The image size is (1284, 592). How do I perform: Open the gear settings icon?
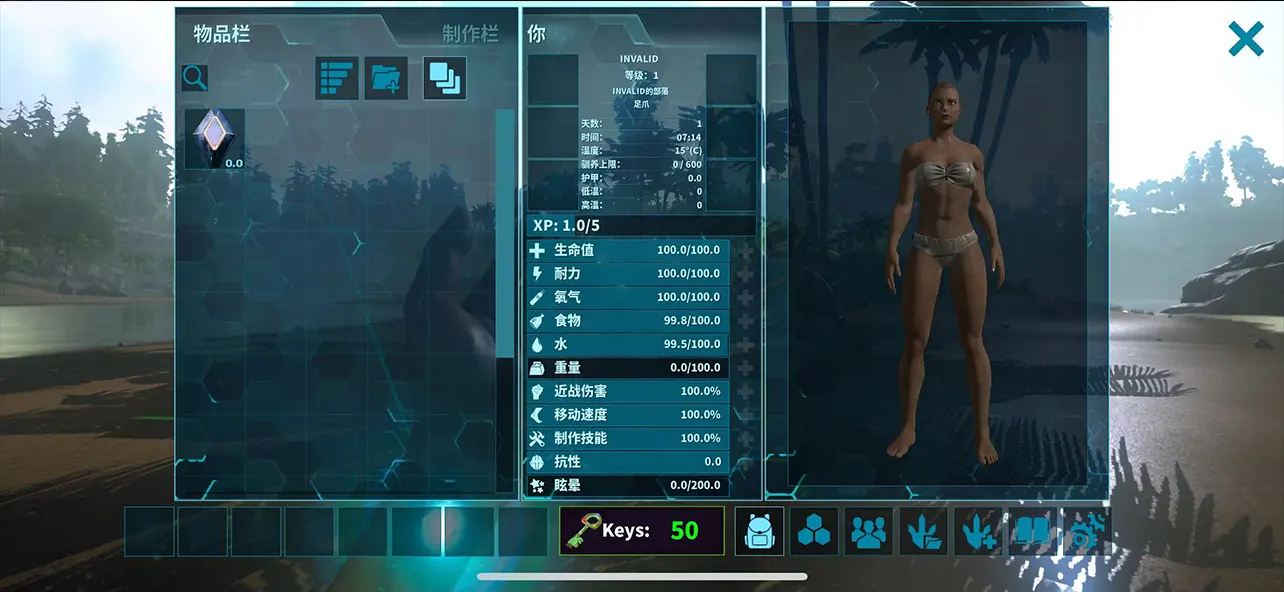click(x=1085, y=531)
